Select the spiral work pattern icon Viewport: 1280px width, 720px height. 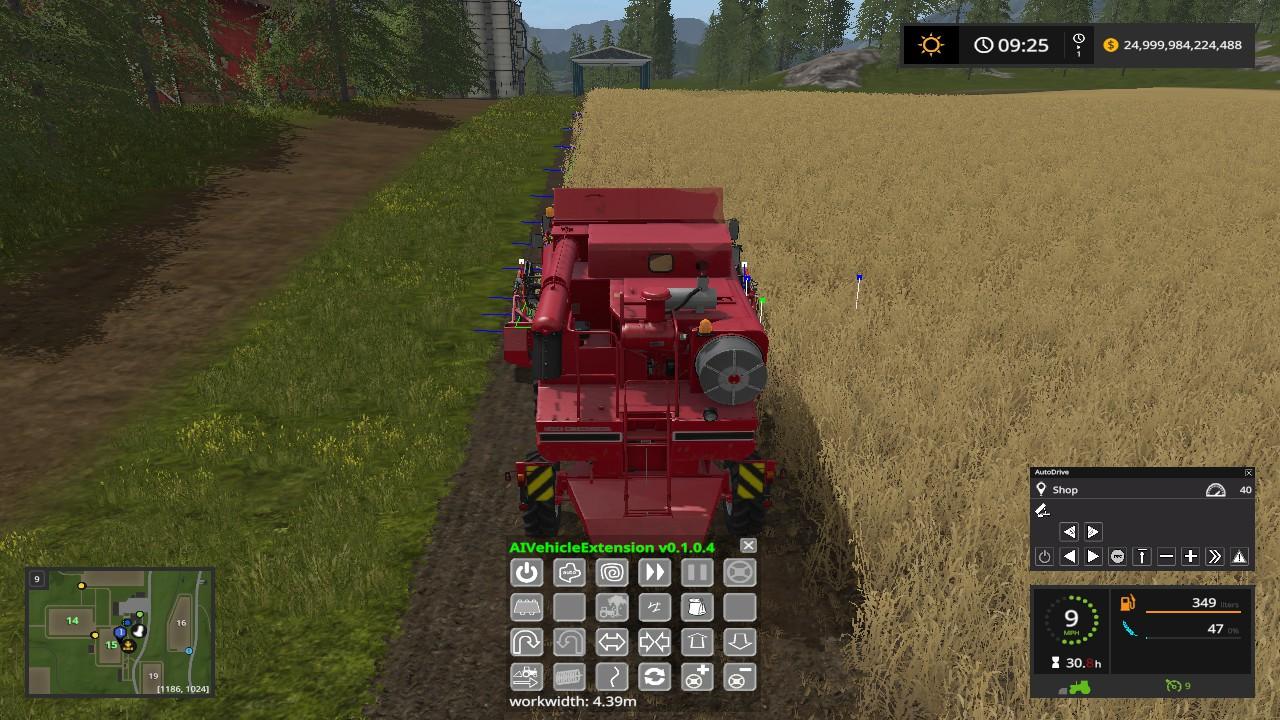pyautogui.click(x=611, y=573)
